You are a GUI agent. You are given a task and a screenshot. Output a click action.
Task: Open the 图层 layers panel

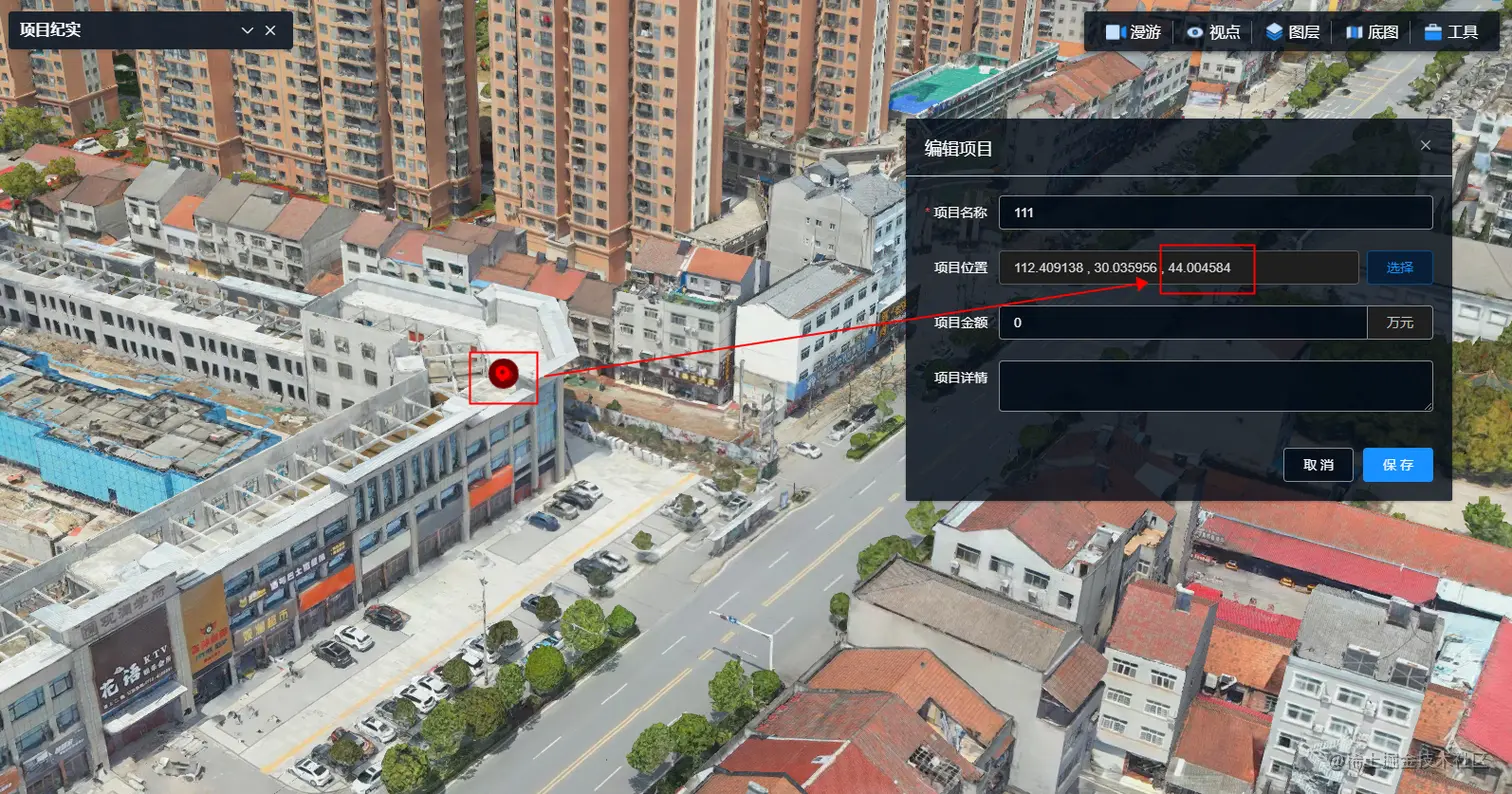pos(1293,32)
